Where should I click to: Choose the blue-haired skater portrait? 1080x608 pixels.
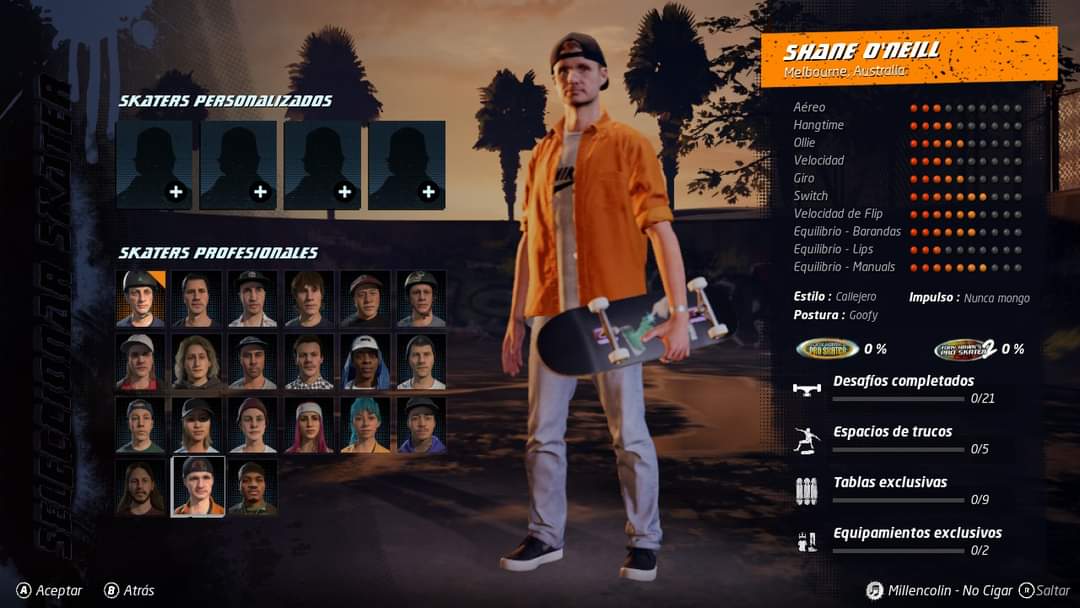point(365,425)
